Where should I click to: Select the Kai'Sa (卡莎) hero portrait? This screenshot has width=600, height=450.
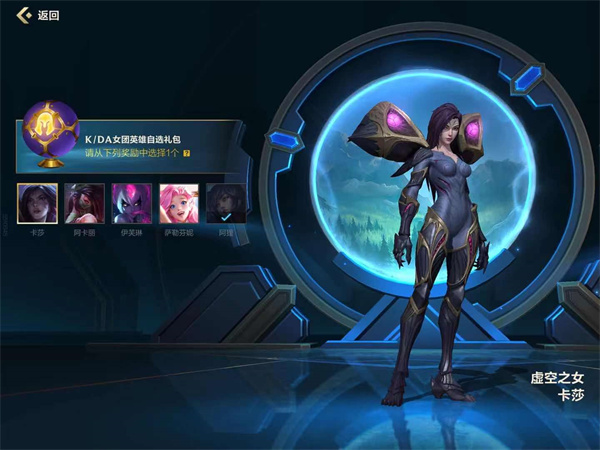click(37, 203)
